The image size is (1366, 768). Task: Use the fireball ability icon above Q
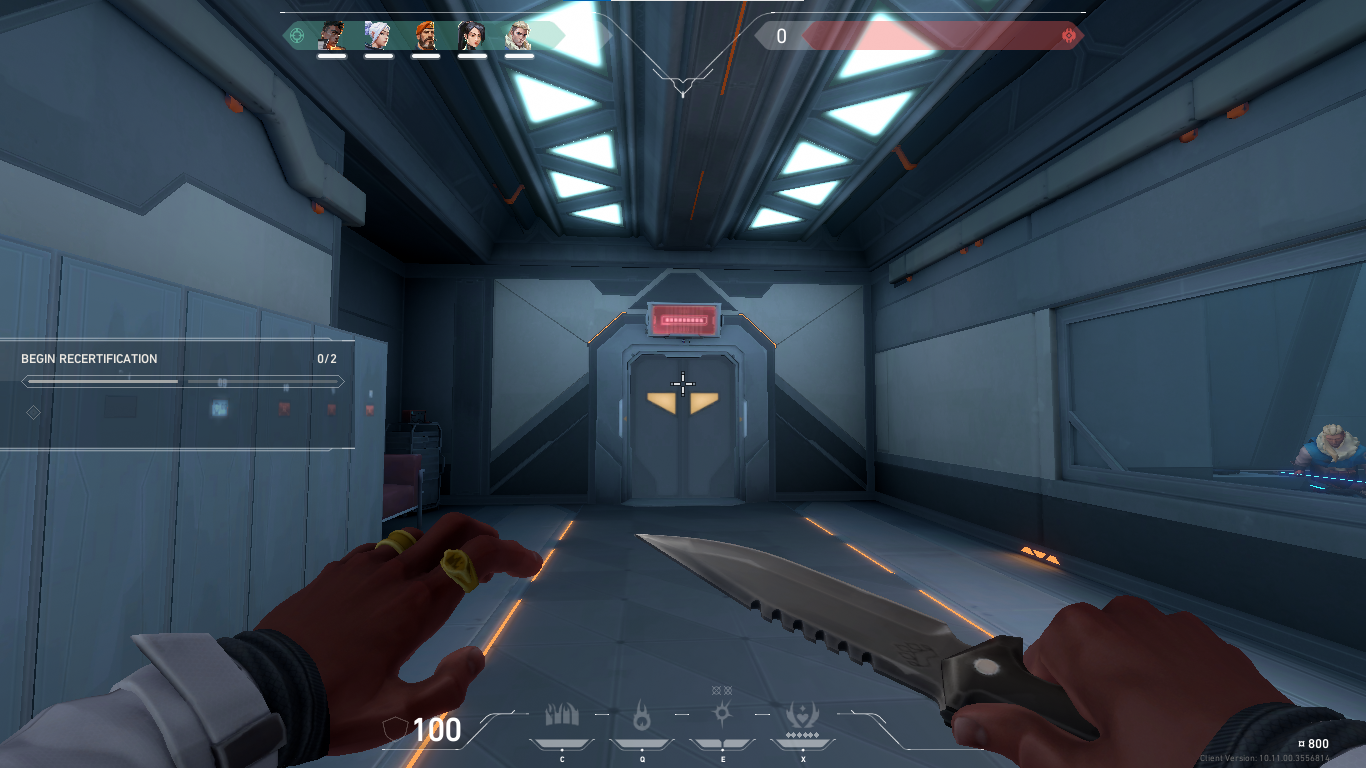point(642,716)
